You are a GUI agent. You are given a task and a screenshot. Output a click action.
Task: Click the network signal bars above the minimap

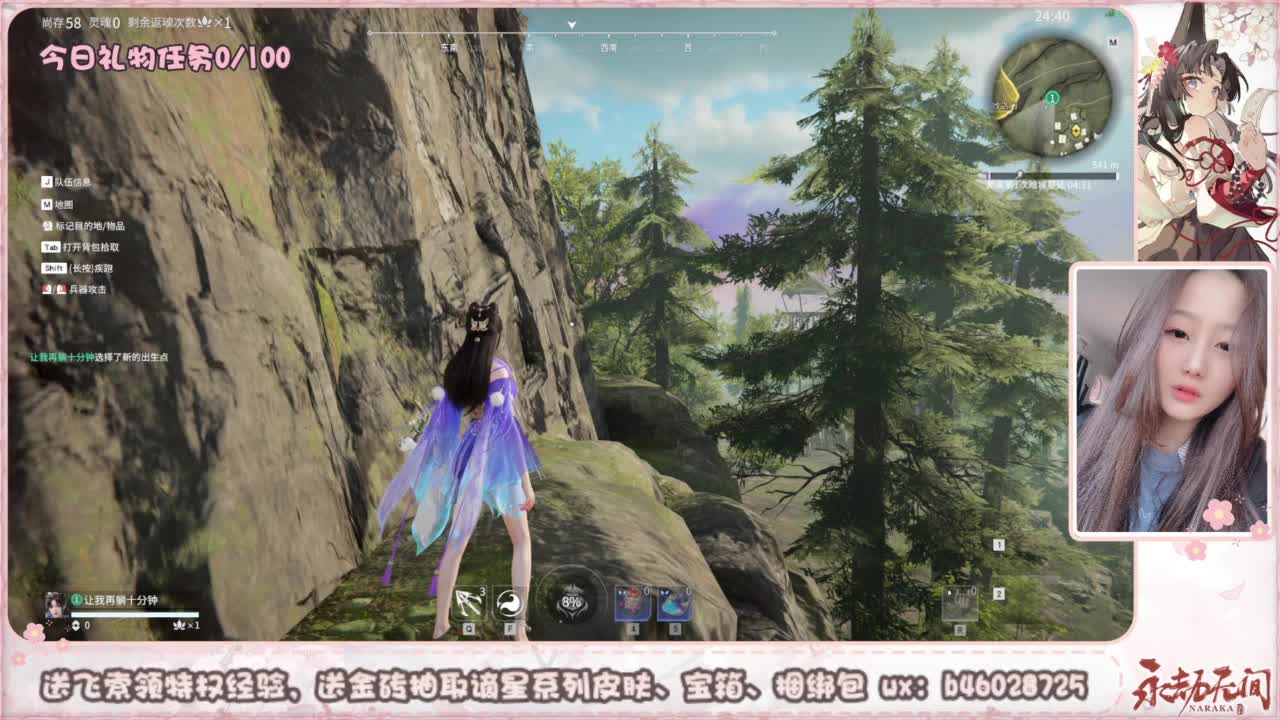[x=1110, y=13]
